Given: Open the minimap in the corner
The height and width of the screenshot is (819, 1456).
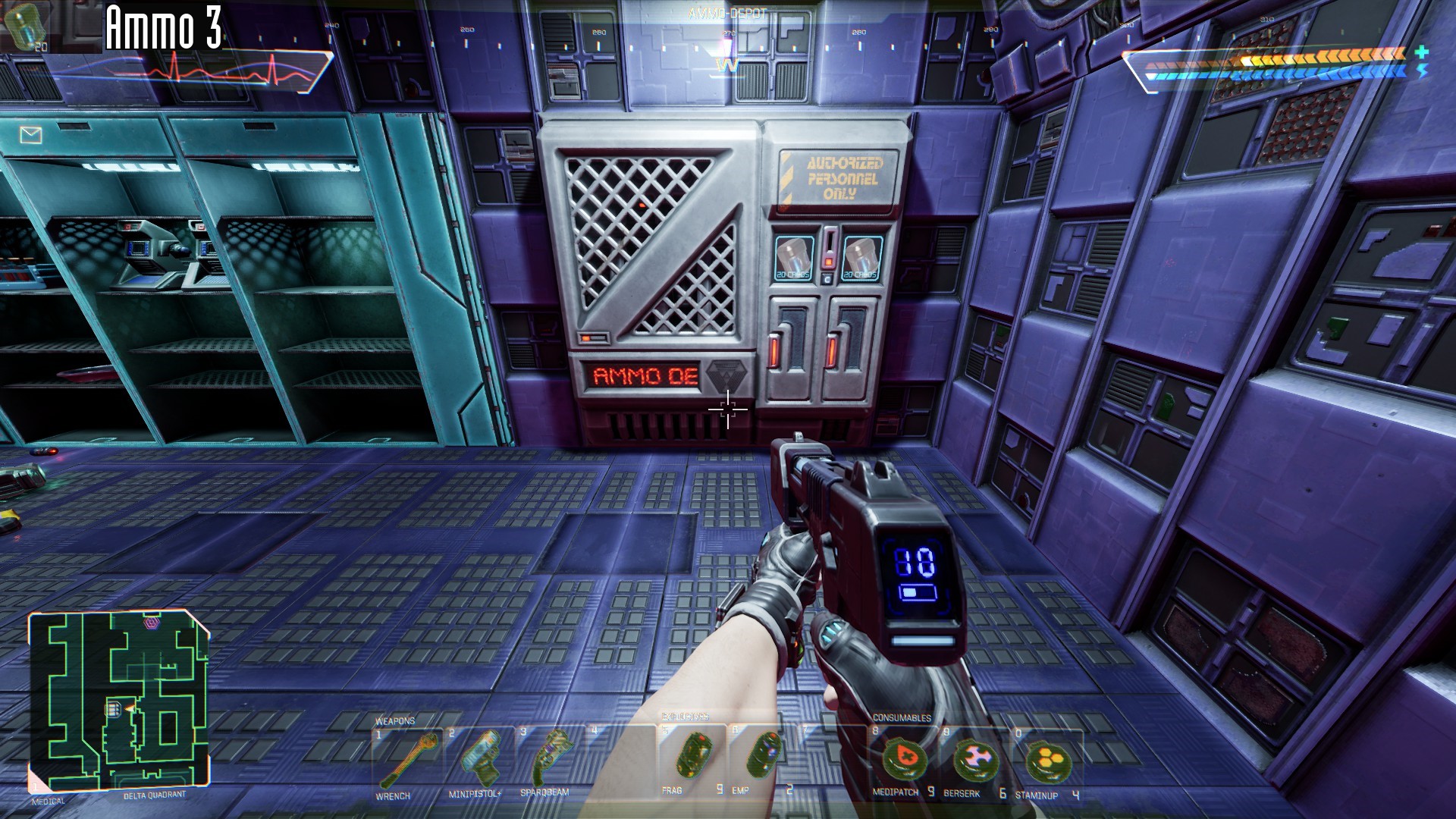Looking at the screenshot, I should [x=118, y=701].
